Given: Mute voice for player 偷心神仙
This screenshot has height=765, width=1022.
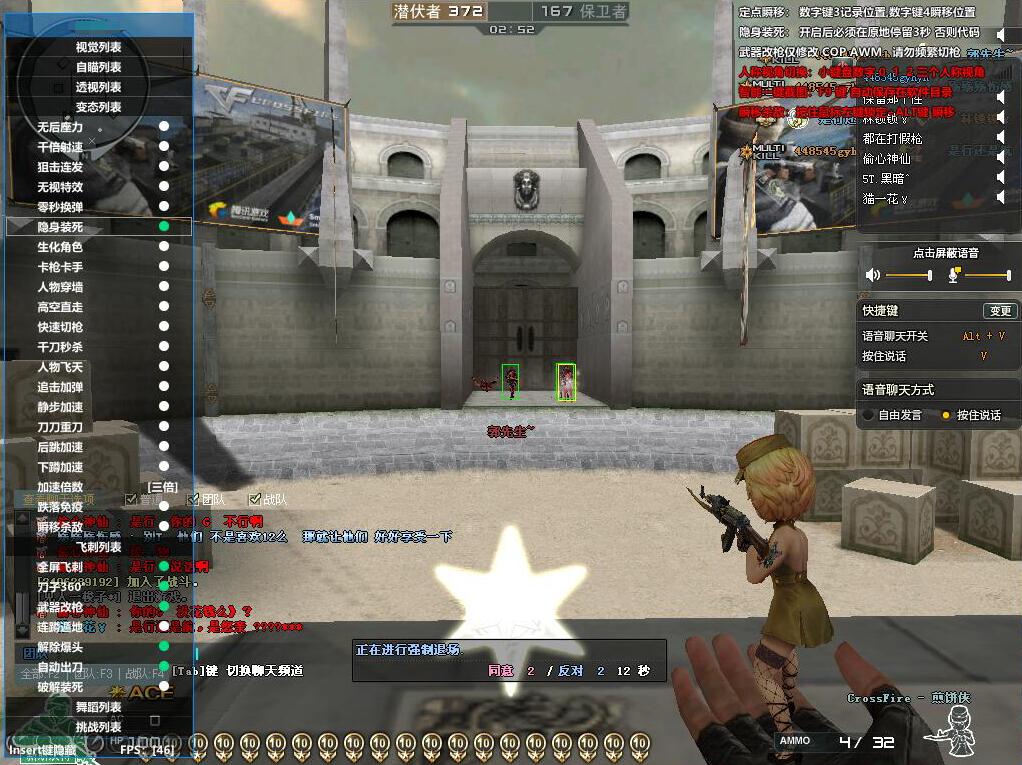Looking at the screenshot, I should (x=1001, y=158).
